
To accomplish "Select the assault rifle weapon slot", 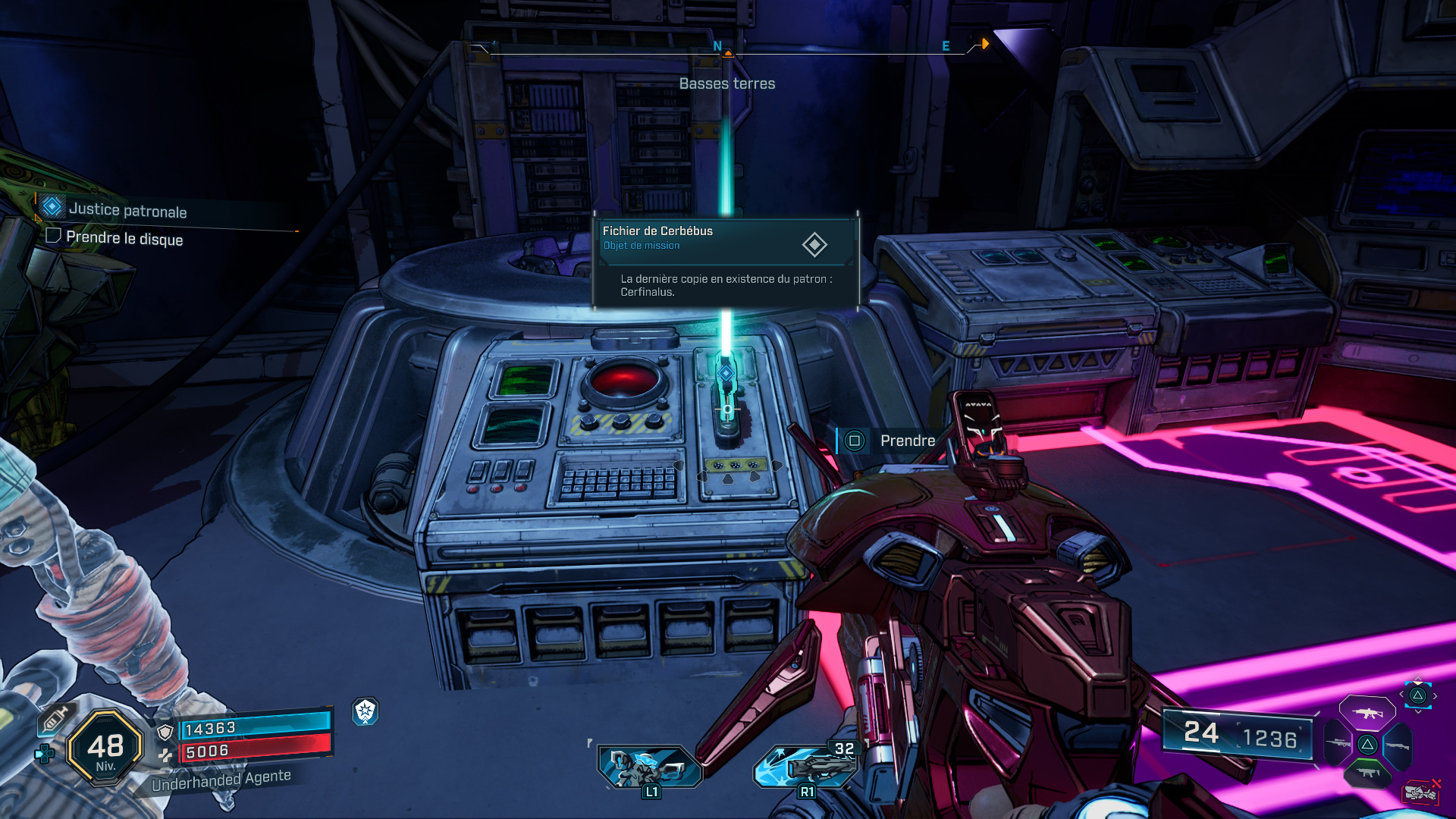I will (x=1367, y=713).
